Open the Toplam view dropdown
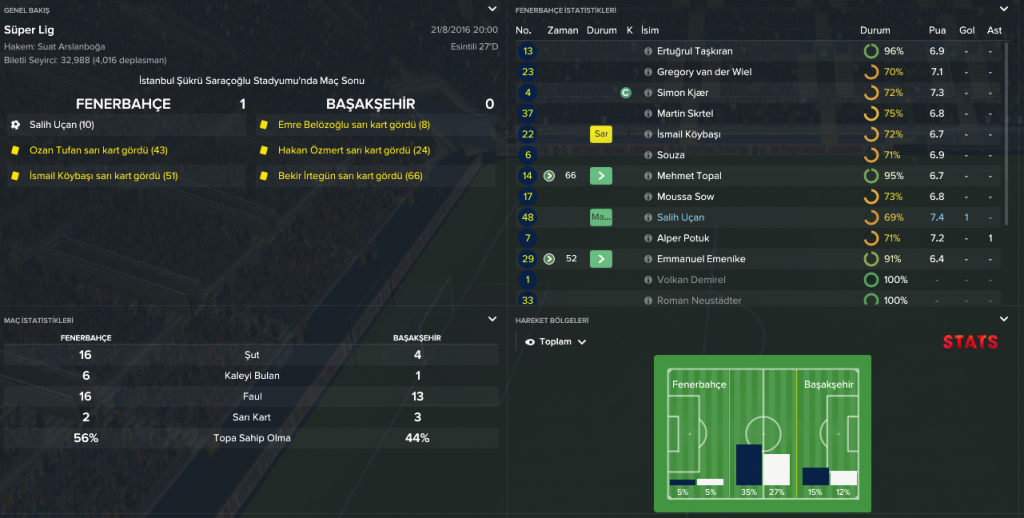Viewport: 1024px width, 518px height. click(x=556, y=341)
